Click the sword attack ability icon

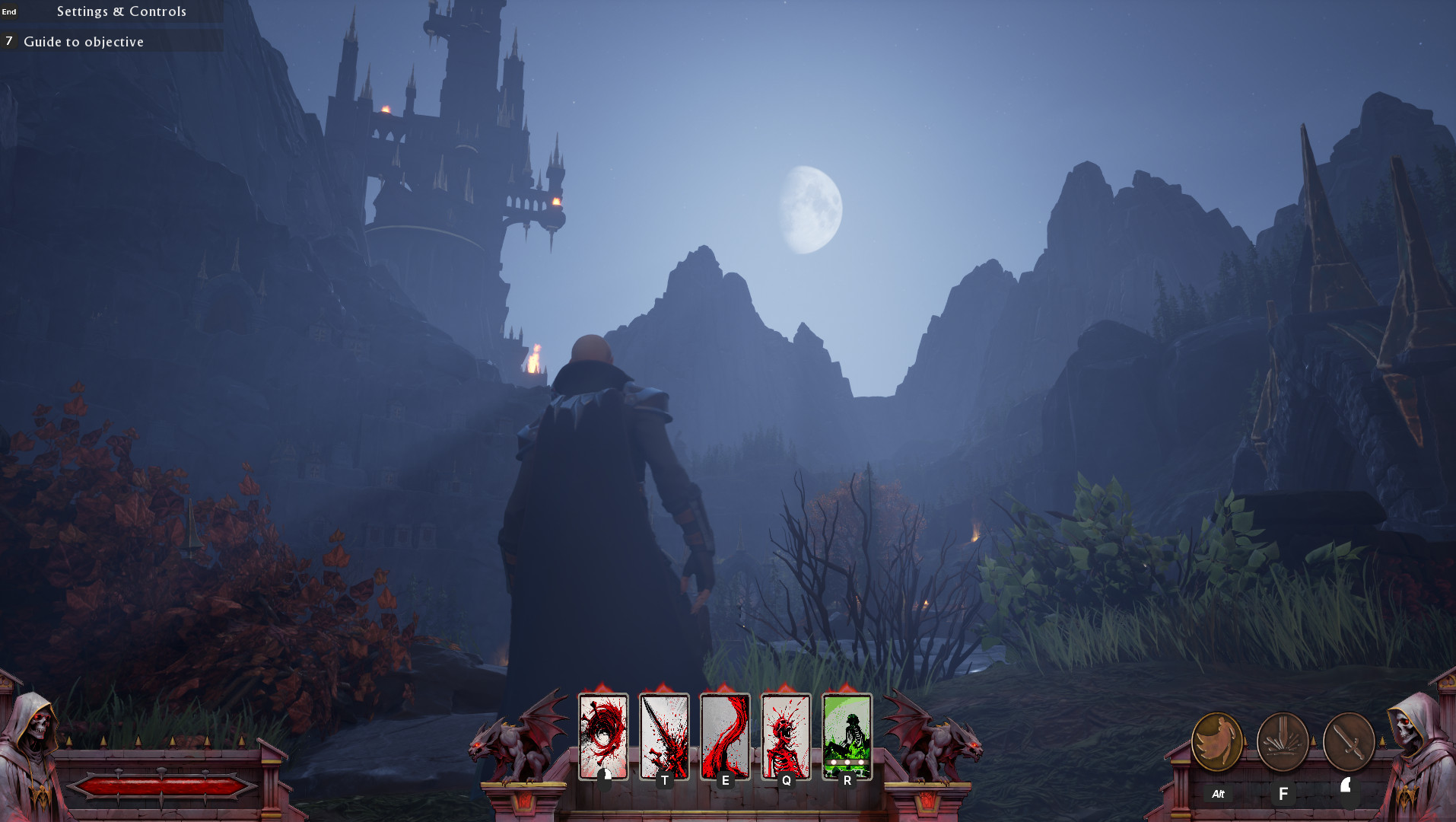pos(1348,741)
